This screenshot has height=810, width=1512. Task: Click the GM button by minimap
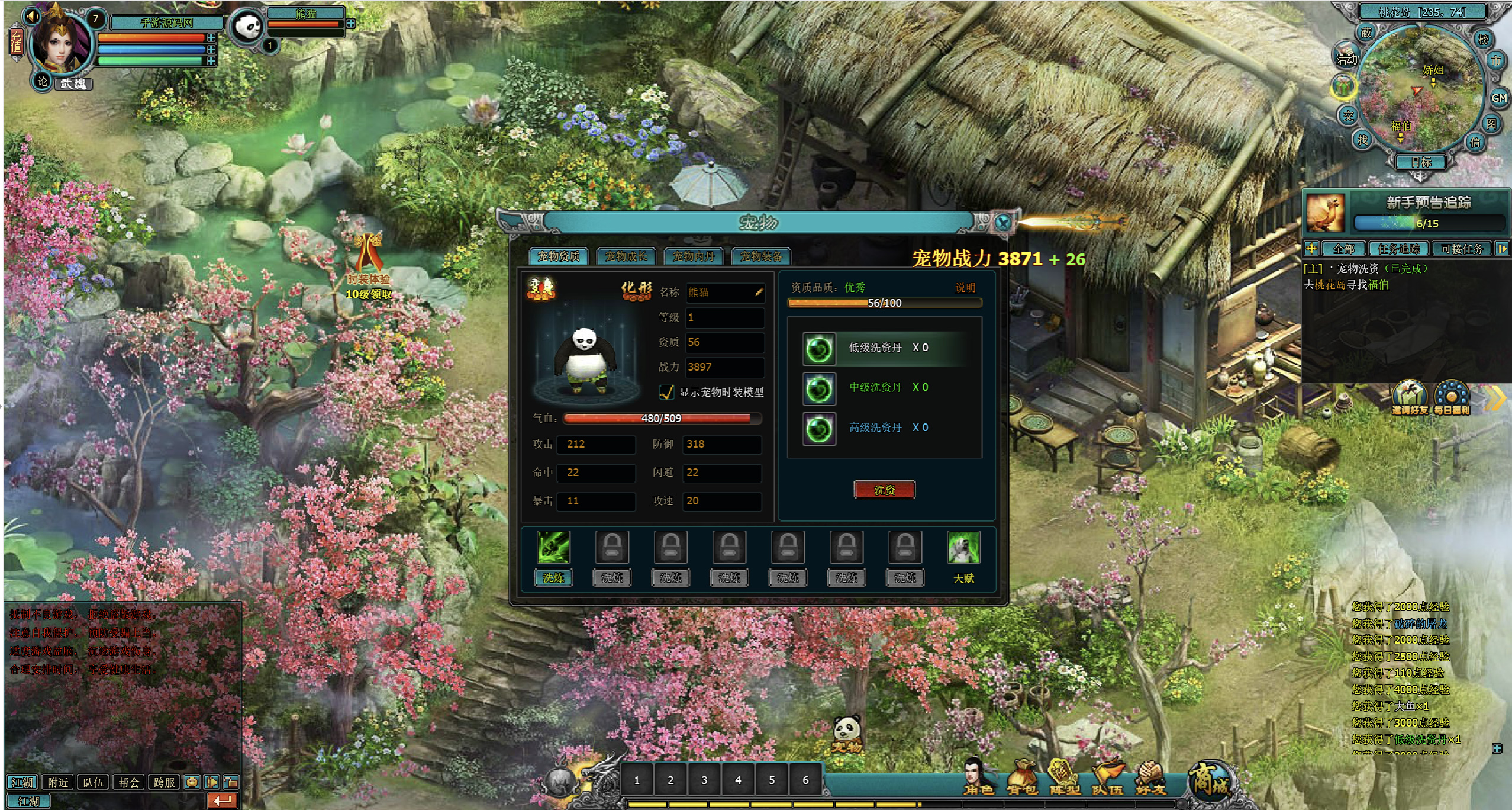click(x=1498, y=98)
